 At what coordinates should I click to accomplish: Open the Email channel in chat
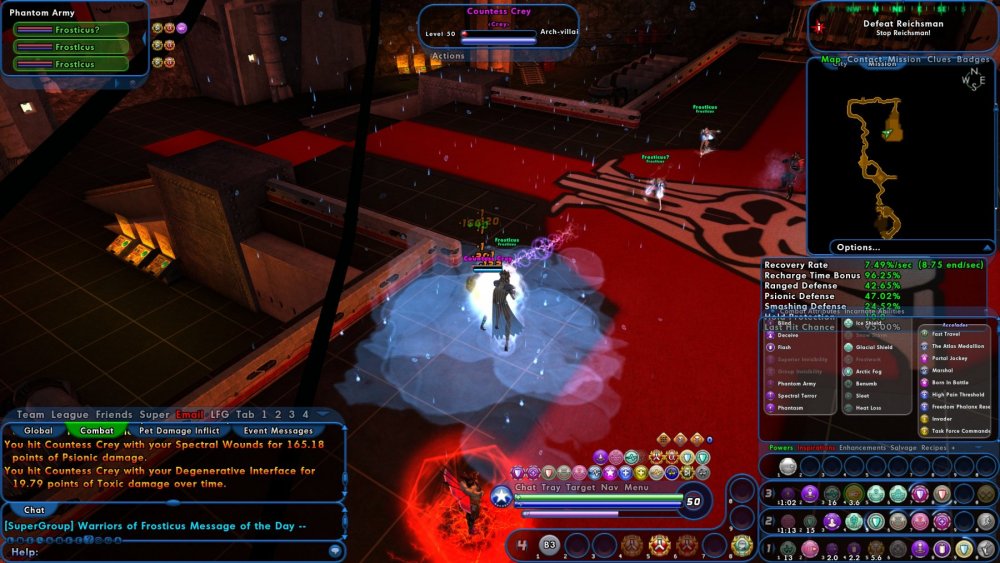point(189,414)
